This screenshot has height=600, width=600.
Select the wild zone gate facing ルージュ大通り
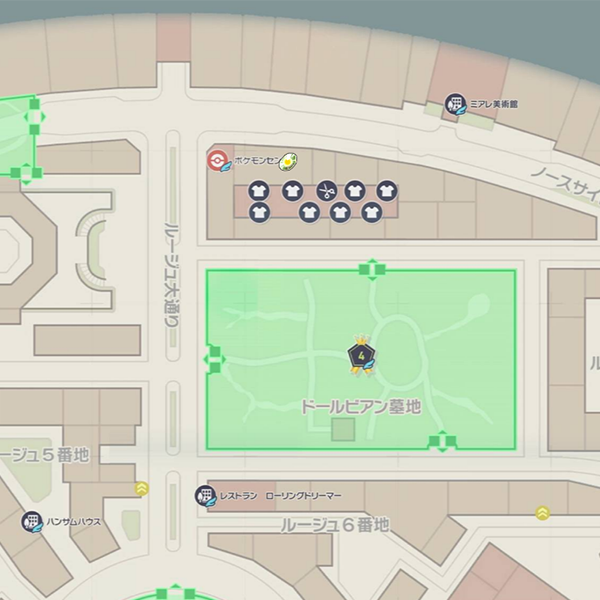click(x=214, y=358)
